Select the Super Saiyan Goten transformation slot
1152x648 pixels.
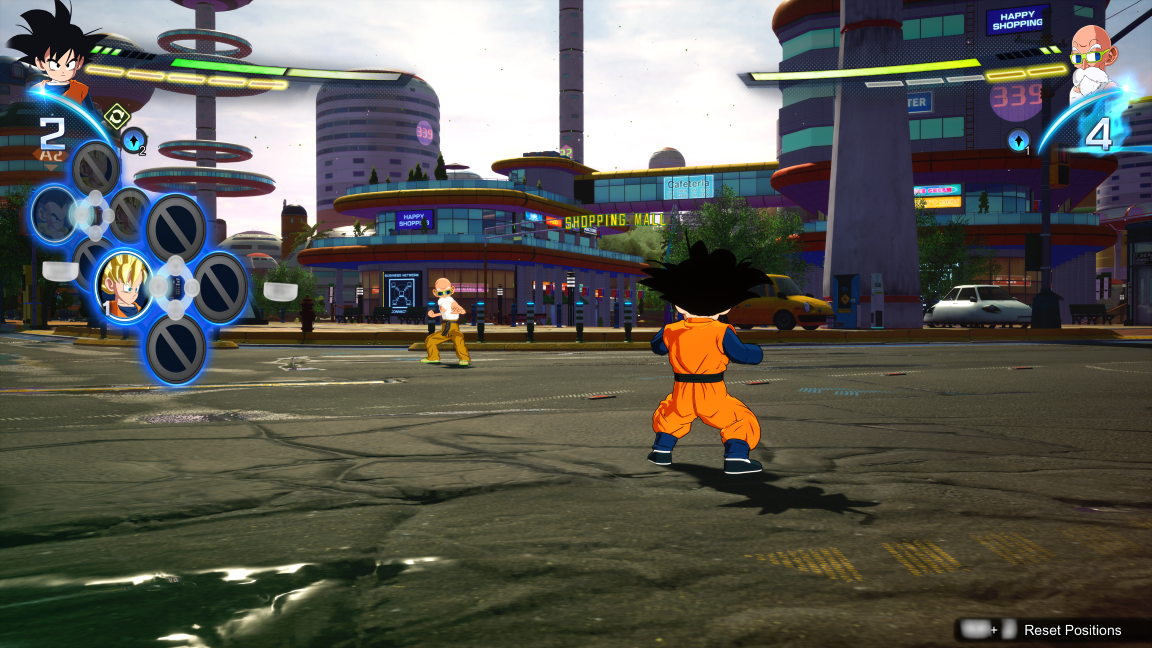125,285
